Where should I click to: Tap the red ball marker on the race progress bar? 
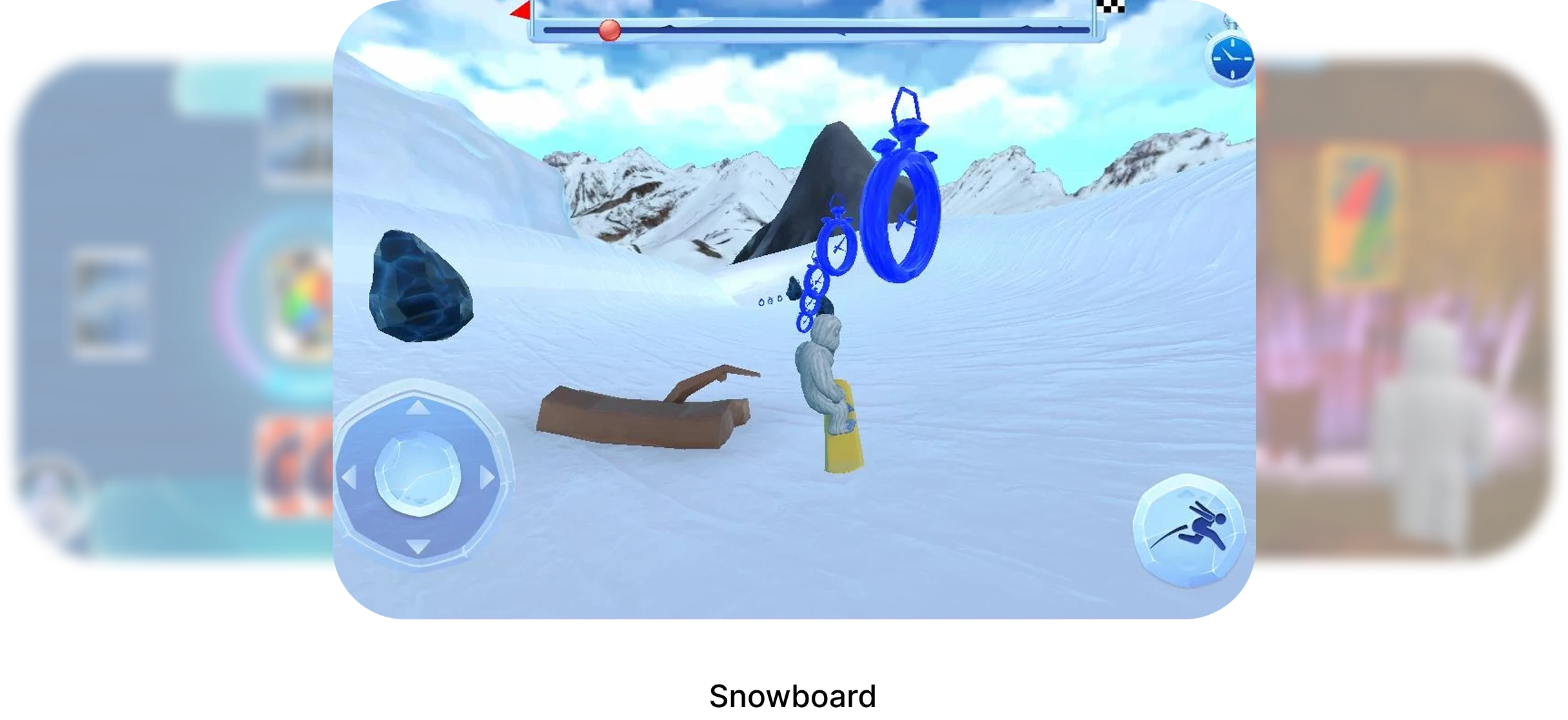coord(609,30)
